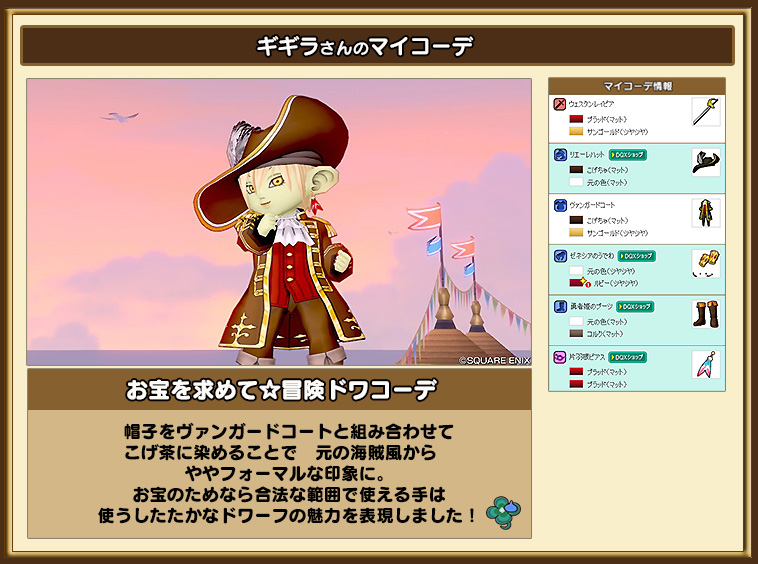The height and width of the screenshot is (564, 758).
Task: Select the brown boots thumbnail
Action: pyautogui.click(x=706, y=314)
